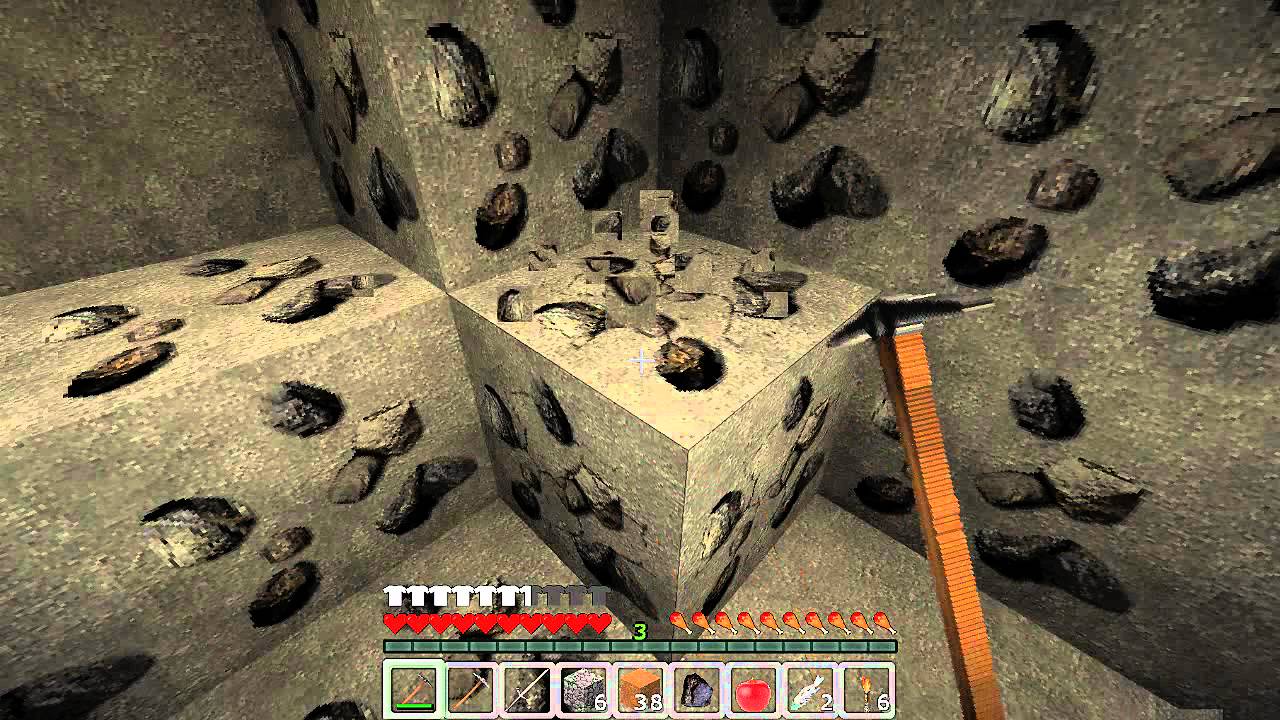Equip the sword from the hotbar
Viewport: 1280px width, 720px height.
click(x=525, y=688)
